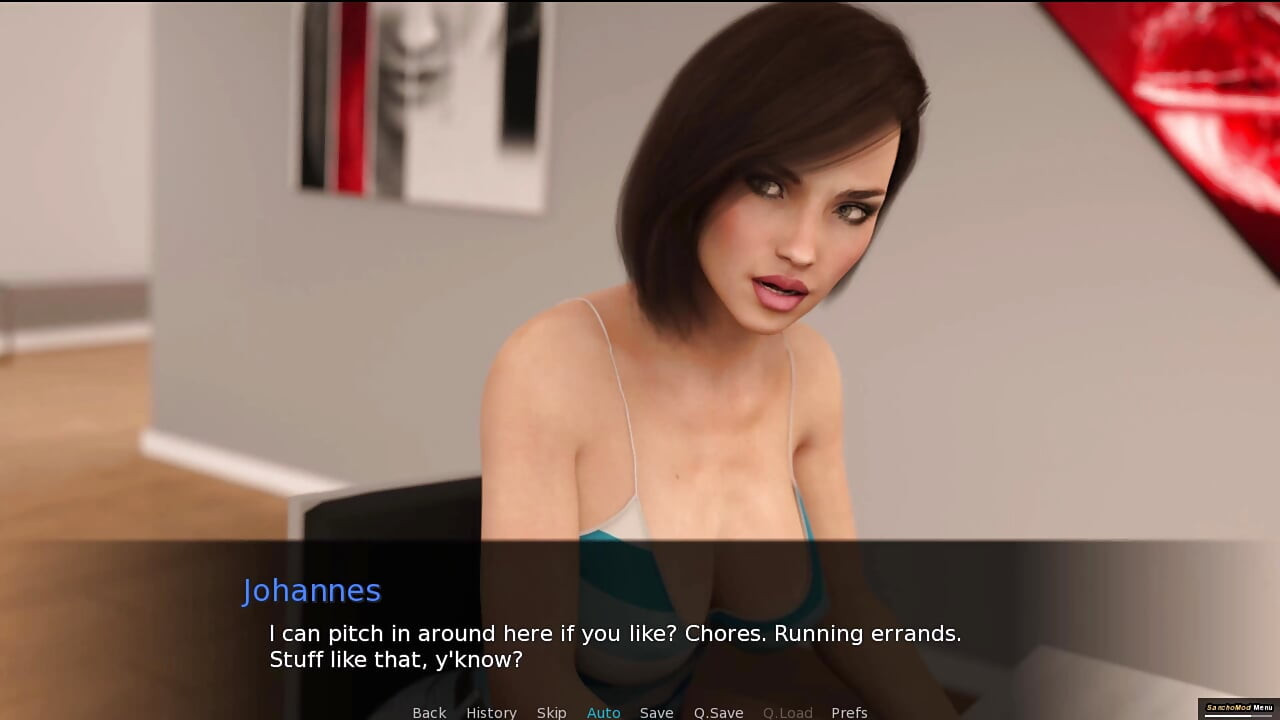Viewport: 1280px width, 720px height.
Task: Open the Save menu
Action: point(656,712)
